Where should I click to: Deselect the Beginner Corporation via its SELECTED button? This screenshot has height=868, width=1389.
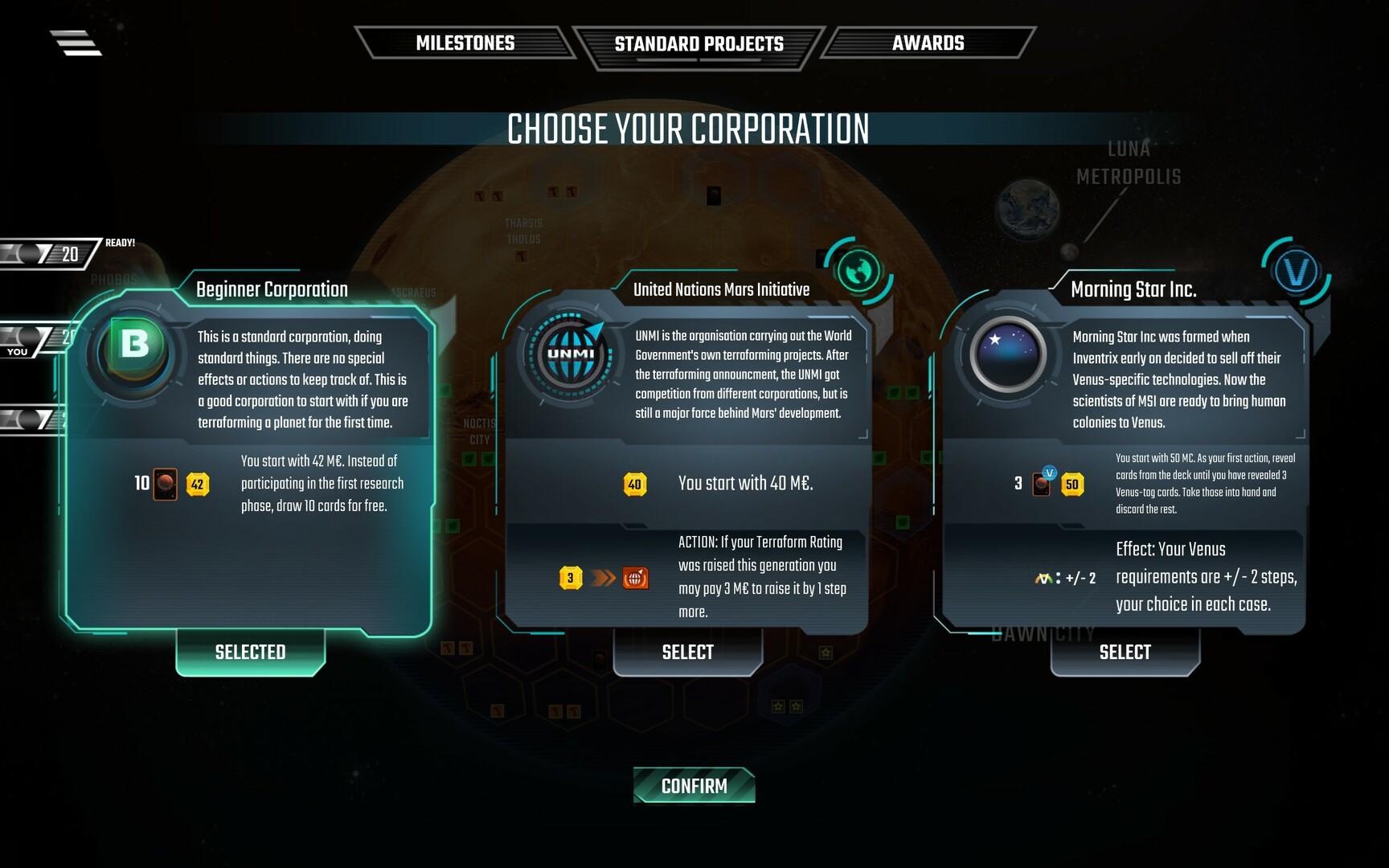pos(250,652)
